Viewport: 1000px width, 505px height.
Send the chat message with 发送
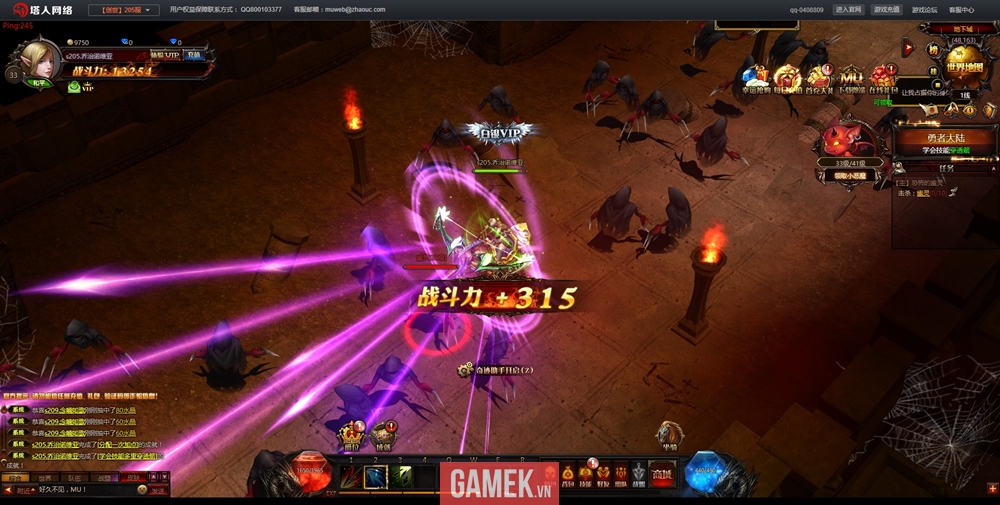point(158,490)
